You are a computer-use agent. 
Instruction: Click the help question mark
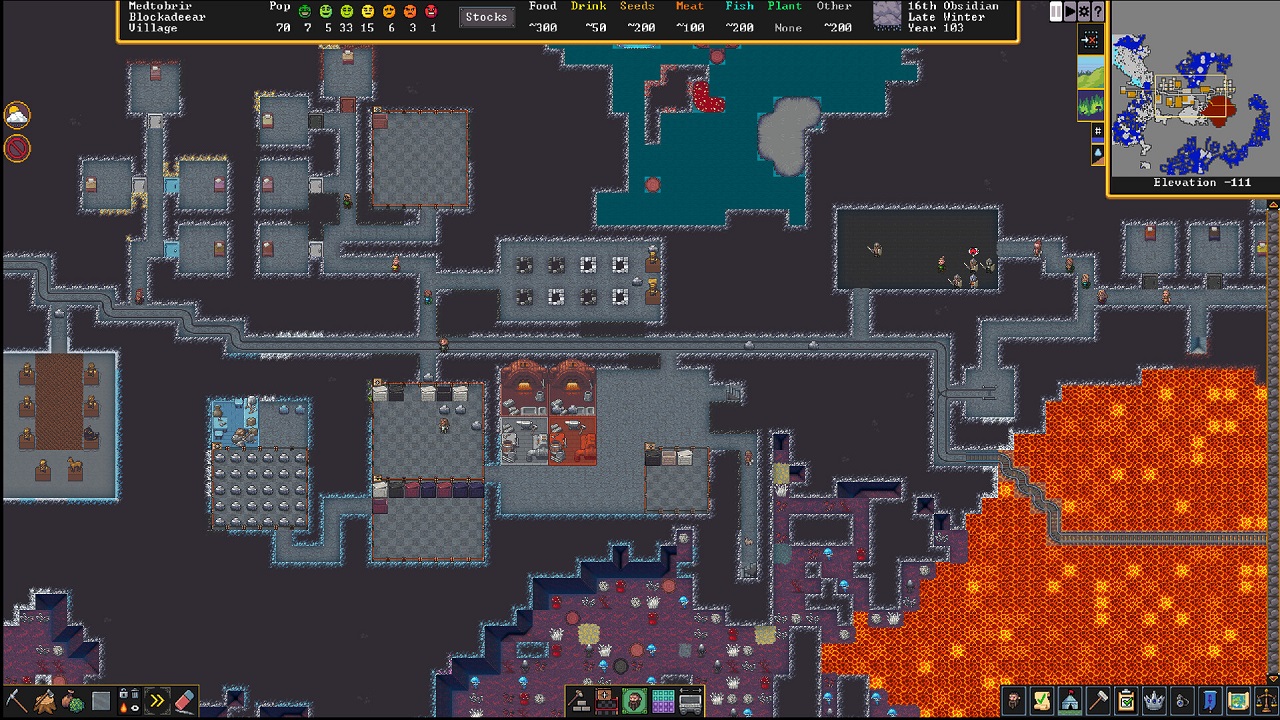tap(1097, 11)
